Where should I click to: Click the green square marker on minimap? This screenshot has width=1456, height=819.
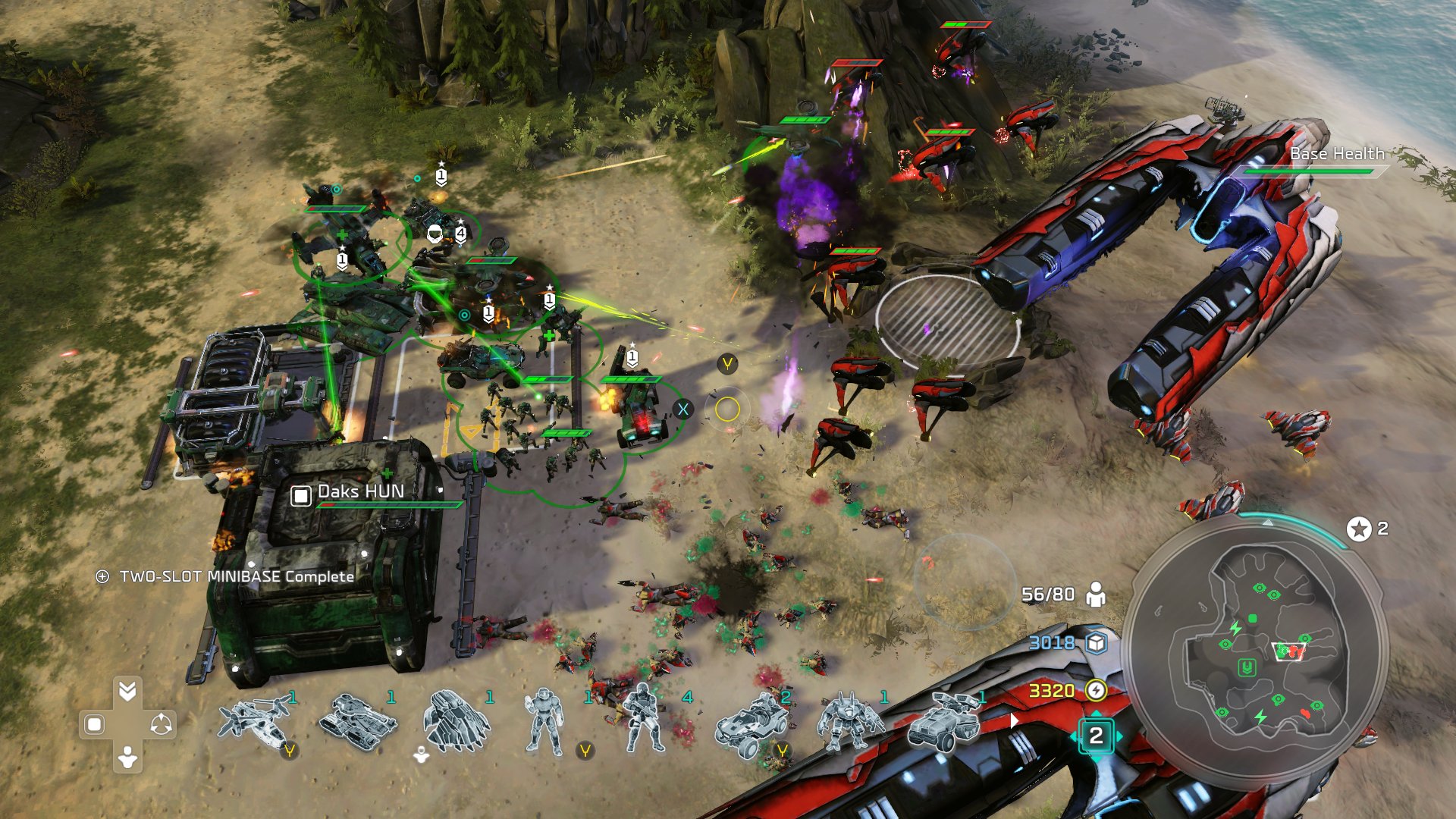pos(1253,619)
